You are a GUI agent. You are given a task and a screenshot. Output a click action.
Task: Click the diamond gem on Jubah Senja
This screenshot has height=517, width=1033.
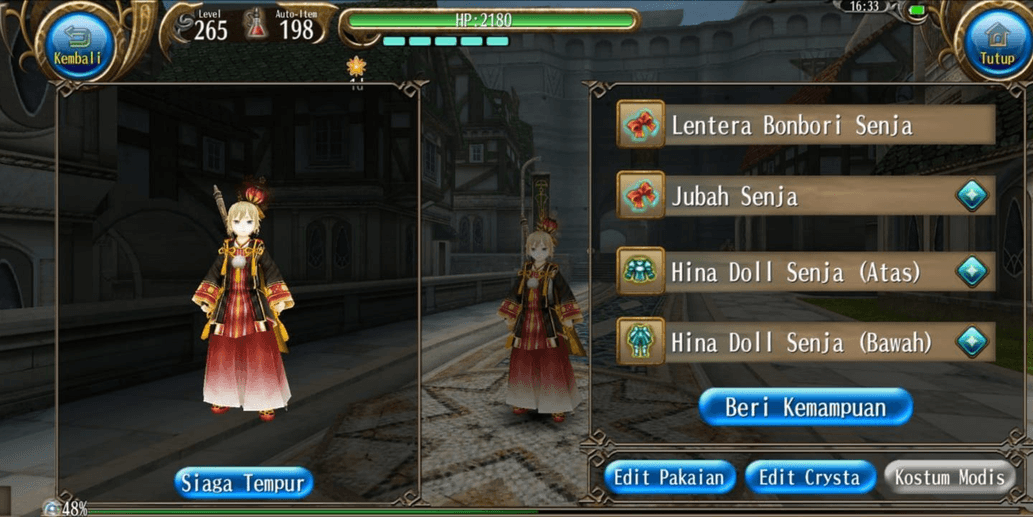click(972, 197)
